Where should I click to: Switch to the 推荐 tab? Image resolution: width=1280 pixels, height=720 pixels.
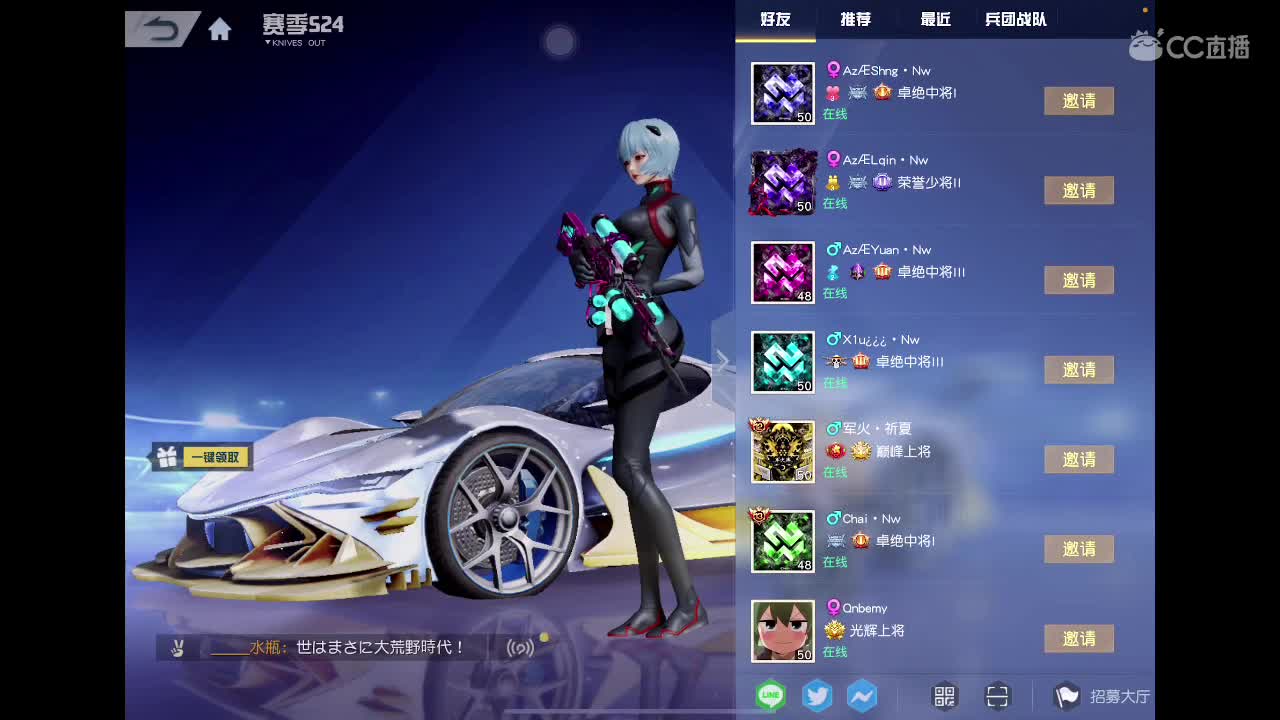[855, 19]
